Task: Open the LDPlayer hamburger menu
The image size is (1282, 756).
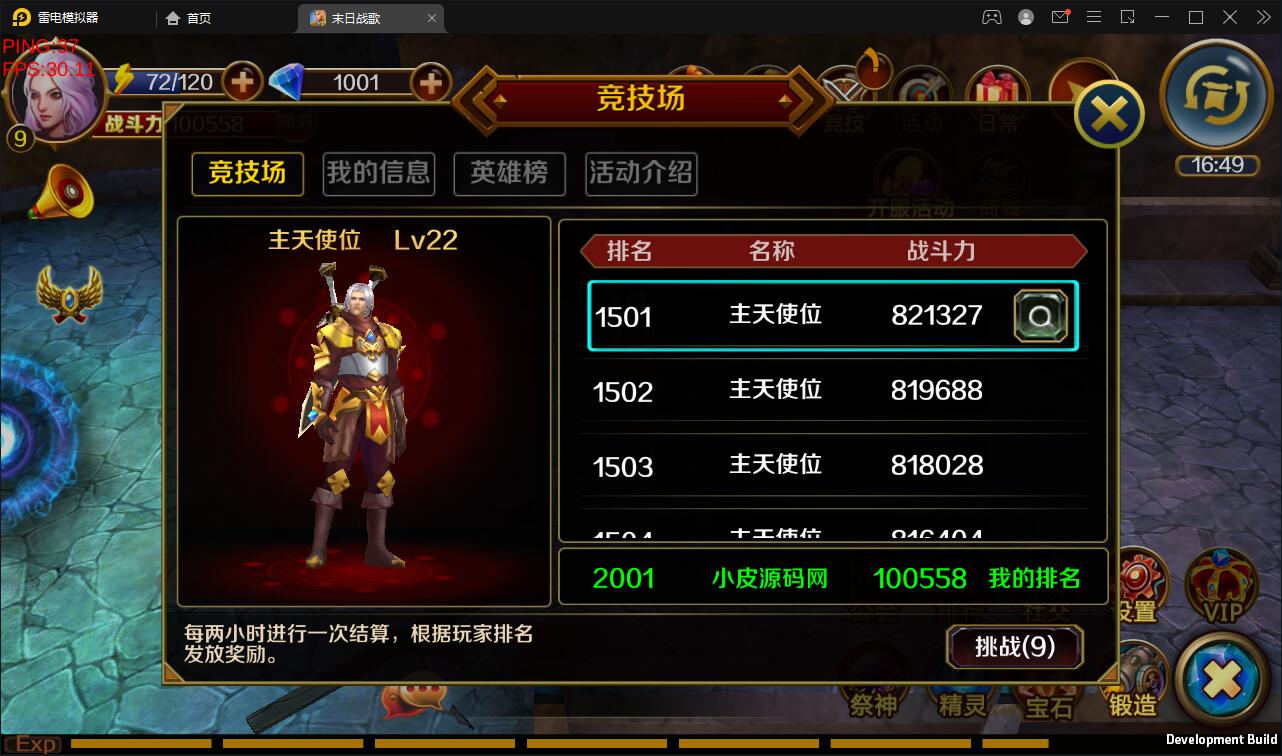Action: (1094, 17)
